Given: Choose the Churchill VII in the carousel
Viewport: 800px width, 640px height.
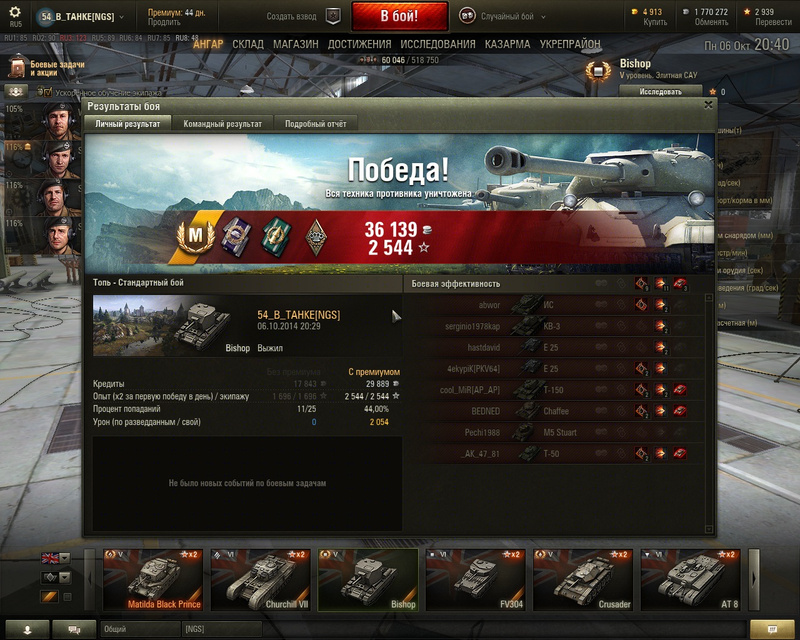Looking at the screenshot, I should tap(261, 580).
